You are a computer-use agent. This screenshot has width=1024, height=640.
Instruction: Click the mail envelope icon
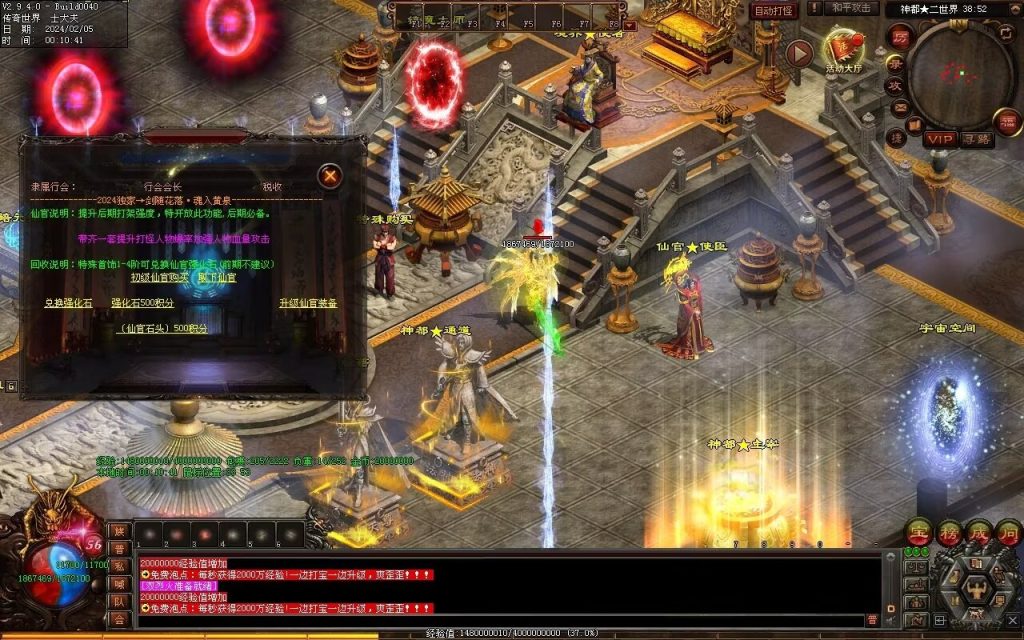click(x=900, y=108)
